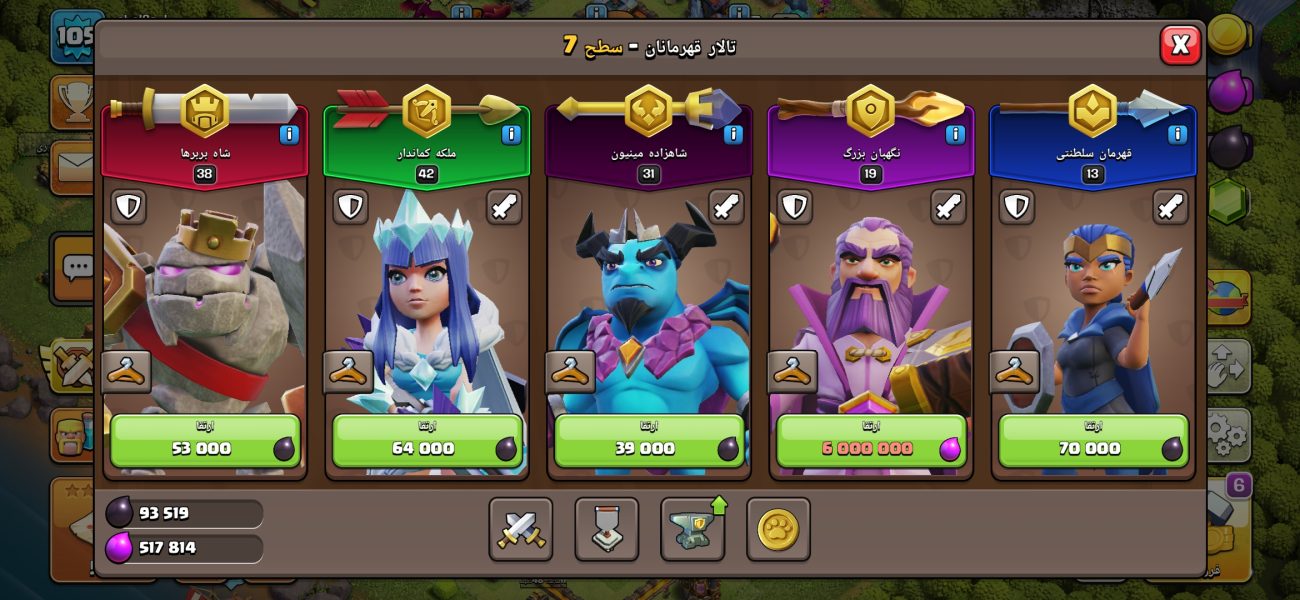1300x600 pixels.
Task: Show Grand Warden info
Action: coord(955,134)
